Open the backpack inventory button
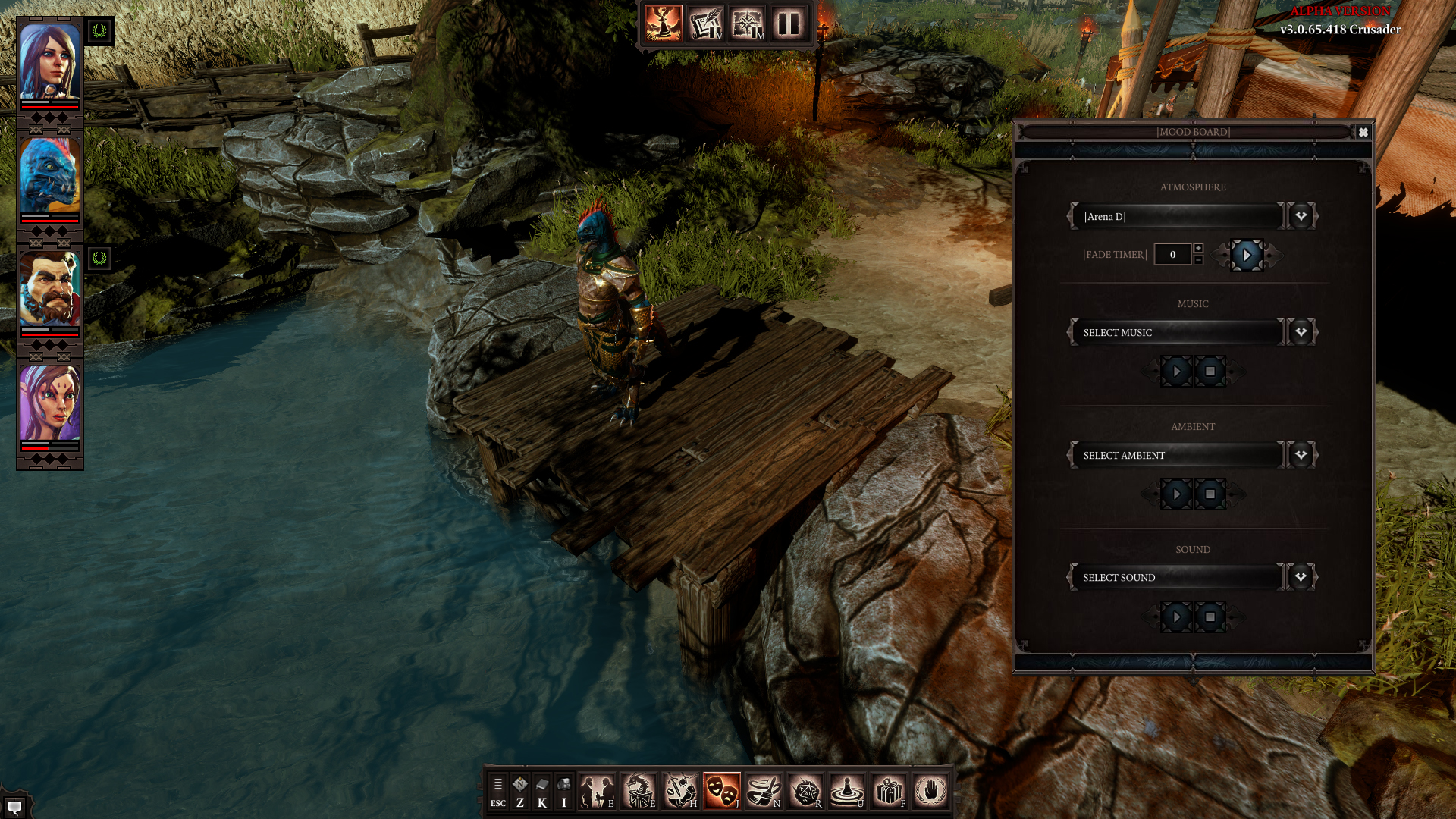The height and width of the screenshot is (819, 1456). pos(563,791)
